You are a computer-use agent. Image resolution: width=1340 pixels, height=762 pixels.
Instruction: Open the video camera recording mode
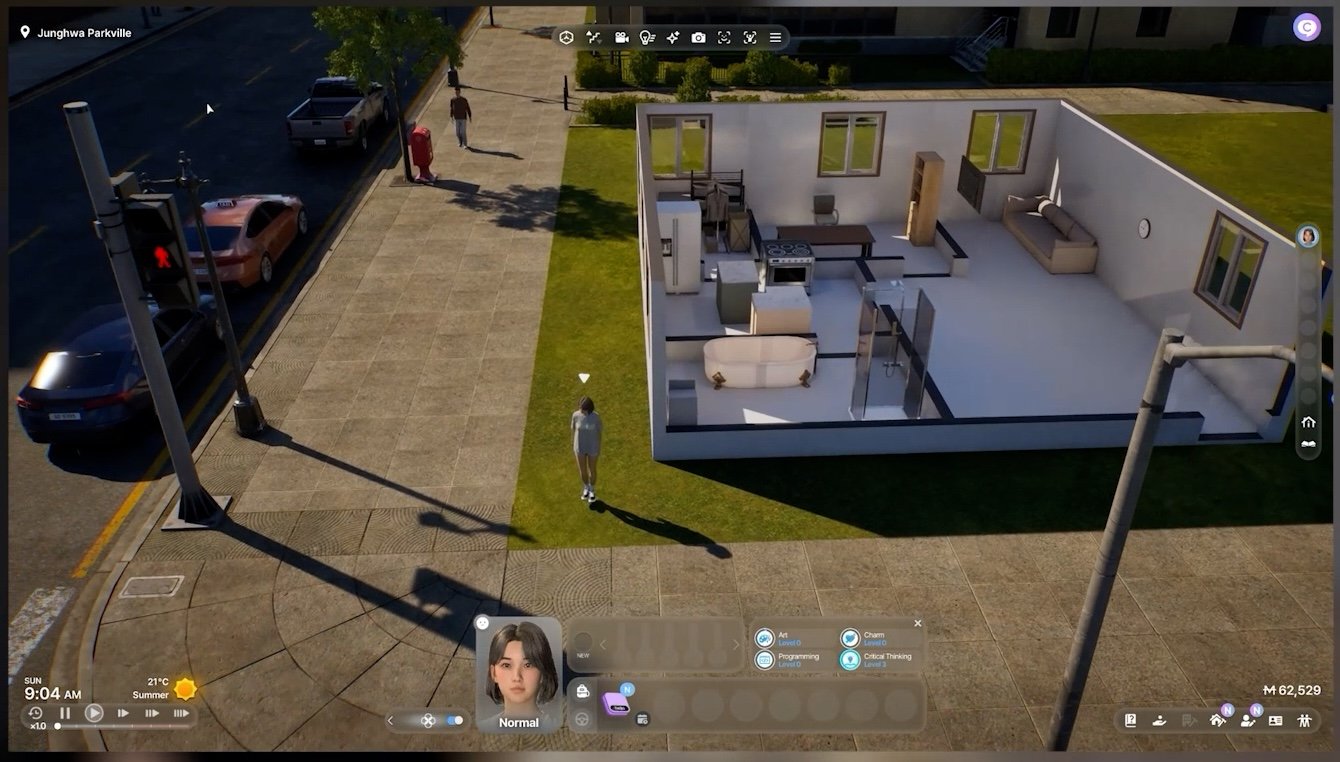621,38
